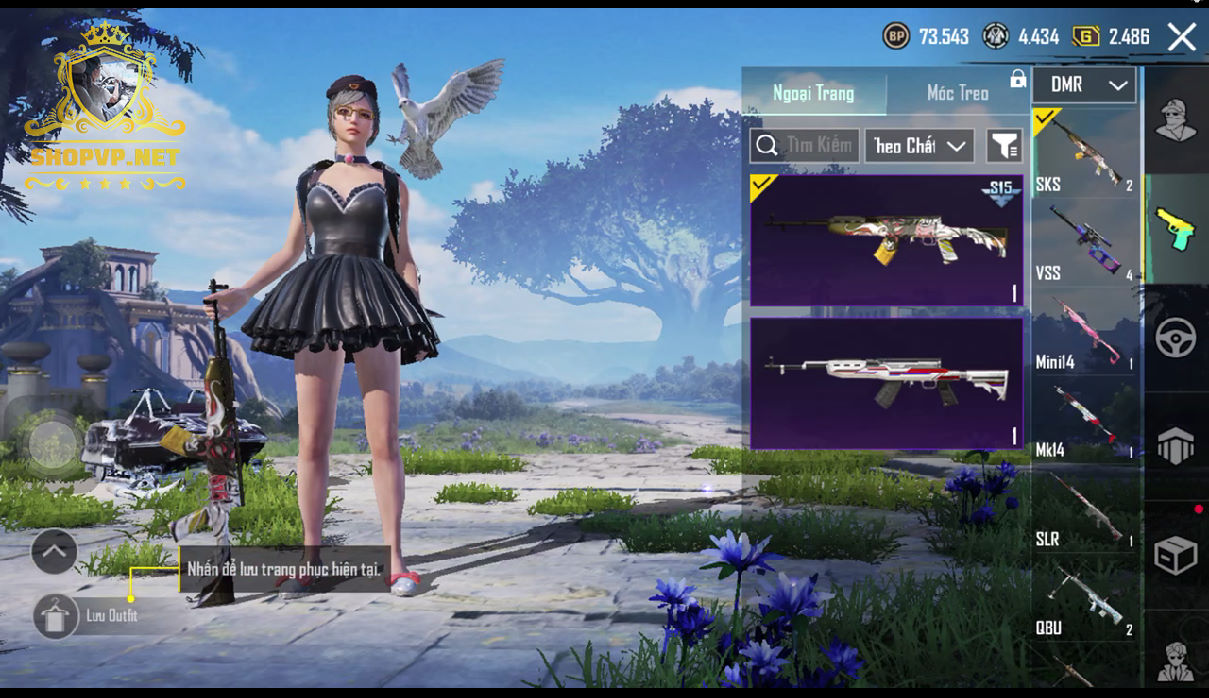This screenshot has width=1209, height=698.
Task: Switch to the vehicle steering wheel category
Action: pos(1176,338)
